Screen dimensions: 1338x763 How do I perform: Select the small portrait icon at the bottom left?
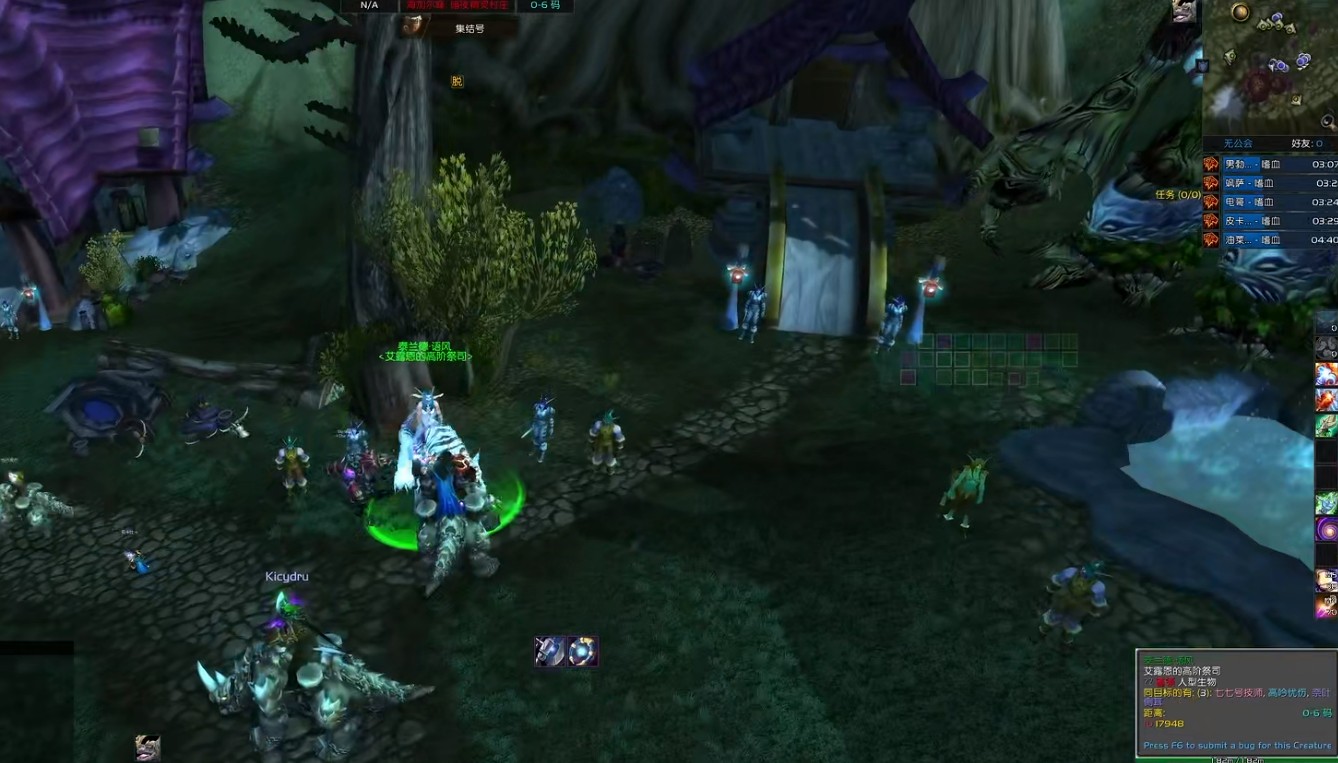click(x=148, y=748)
